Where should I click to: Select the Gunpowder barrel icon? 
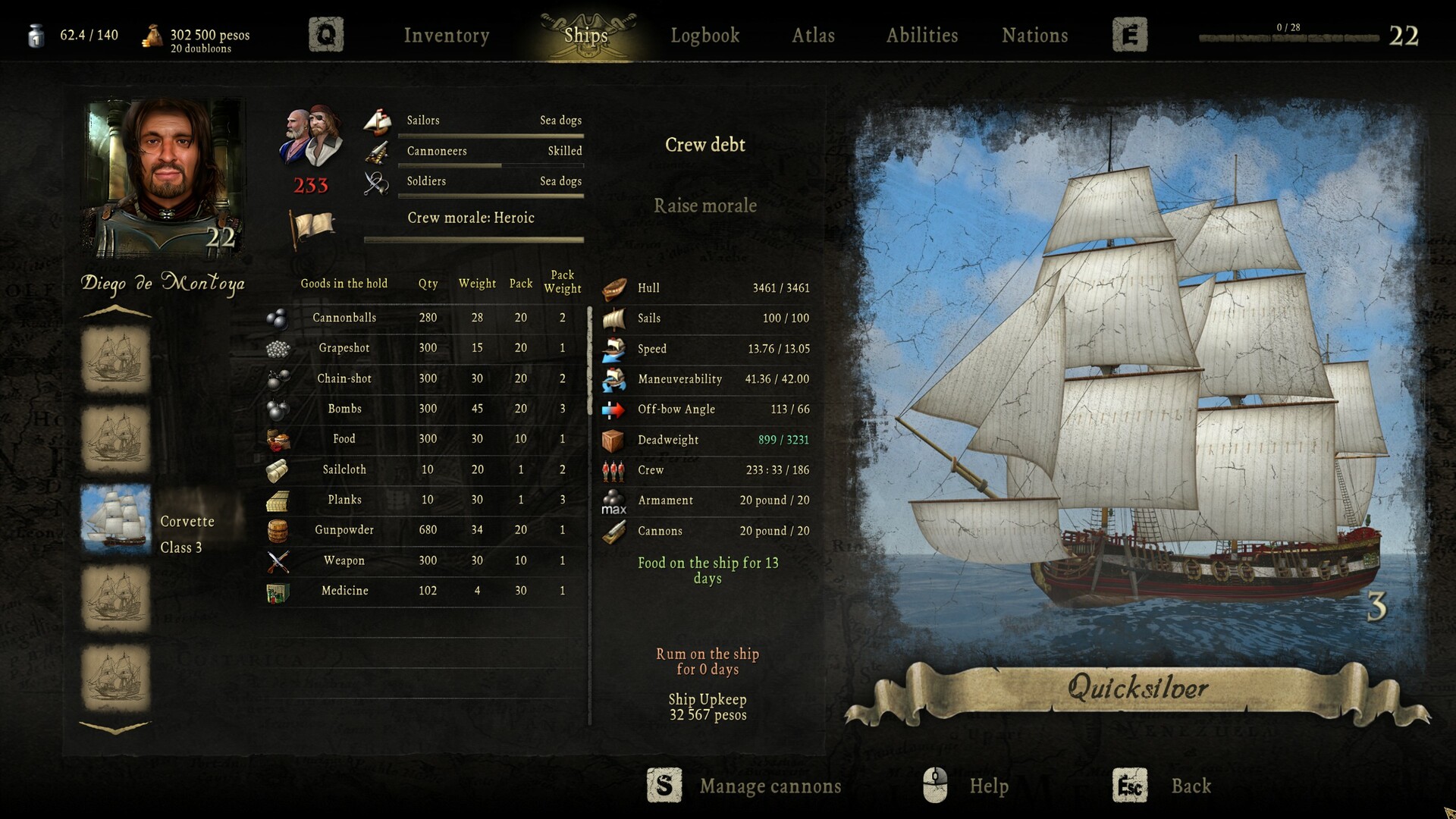click(x=278, y=530)
